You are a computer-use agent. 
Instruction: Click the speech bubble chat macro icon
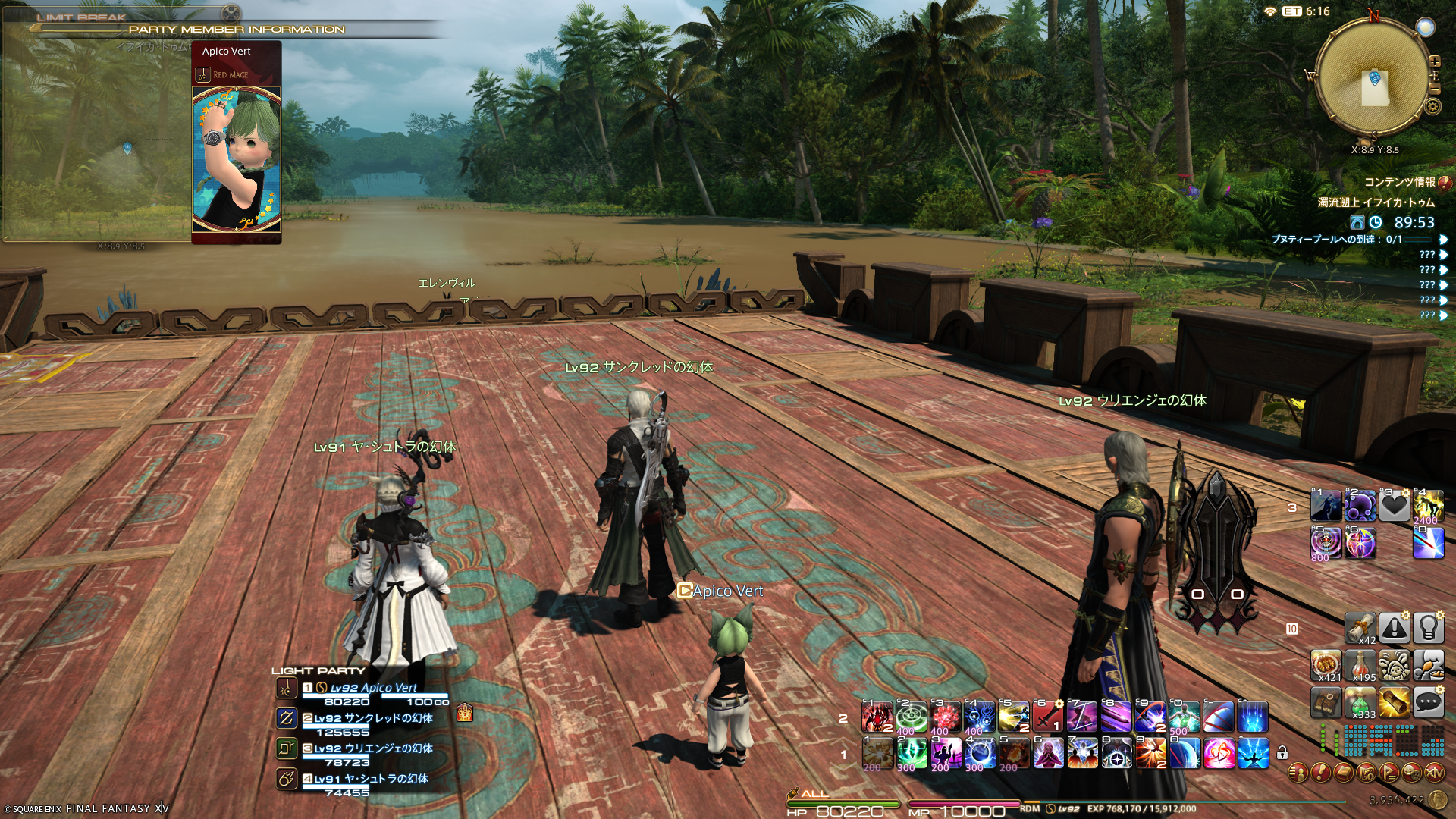[1428, 703]
